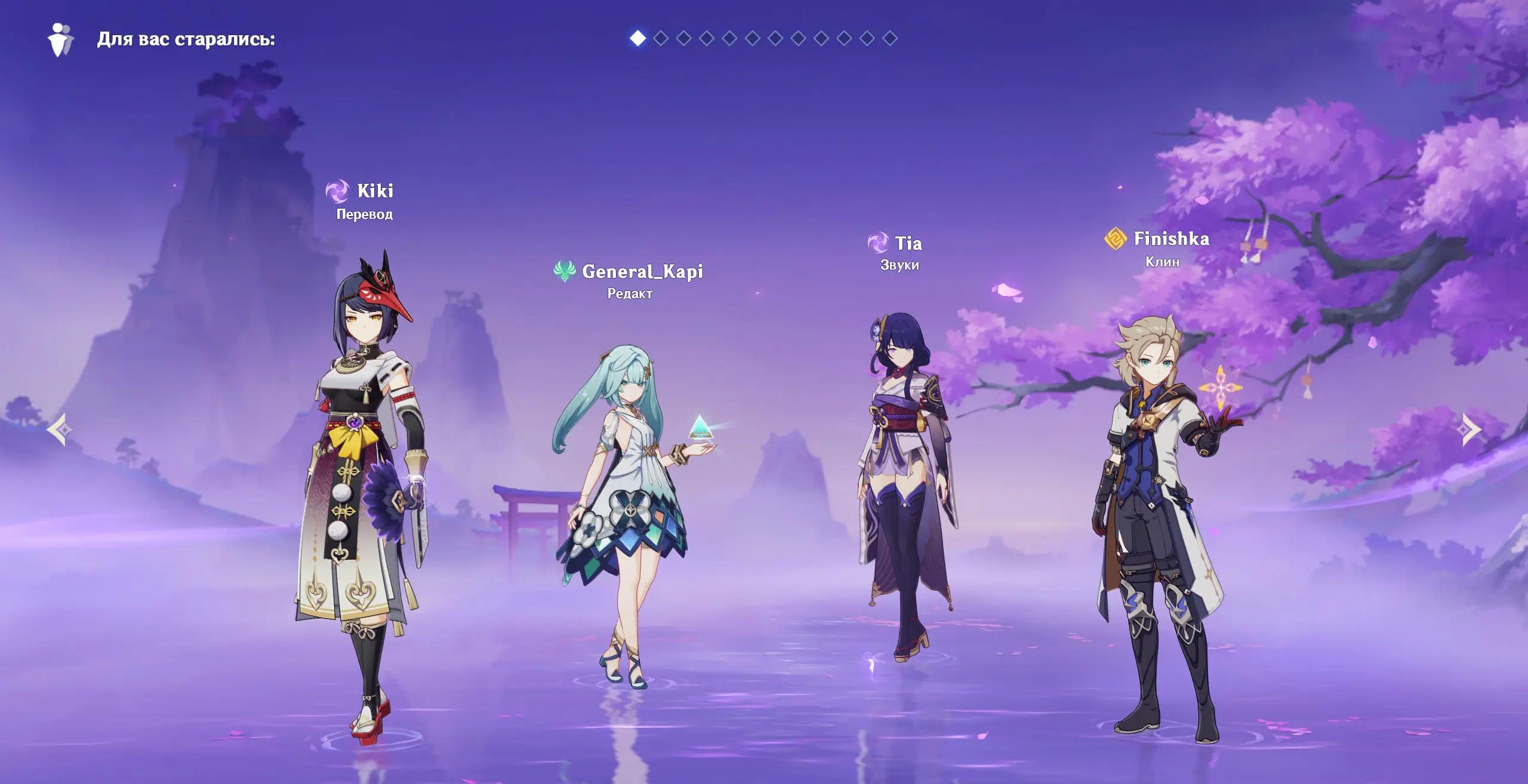Image resolution: width=1528 pixels, height=784 pixels.
Task: Go to the next page with right arrow
Action: click(1470, 430)
